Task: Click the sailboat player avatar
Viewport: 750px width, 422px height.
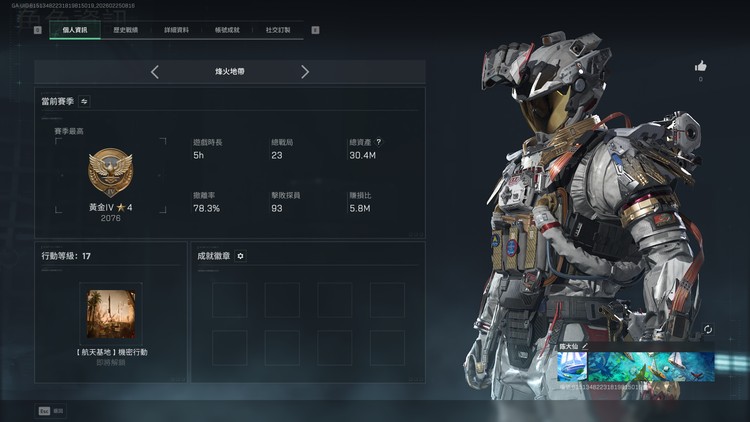Action: pos(572,366)
